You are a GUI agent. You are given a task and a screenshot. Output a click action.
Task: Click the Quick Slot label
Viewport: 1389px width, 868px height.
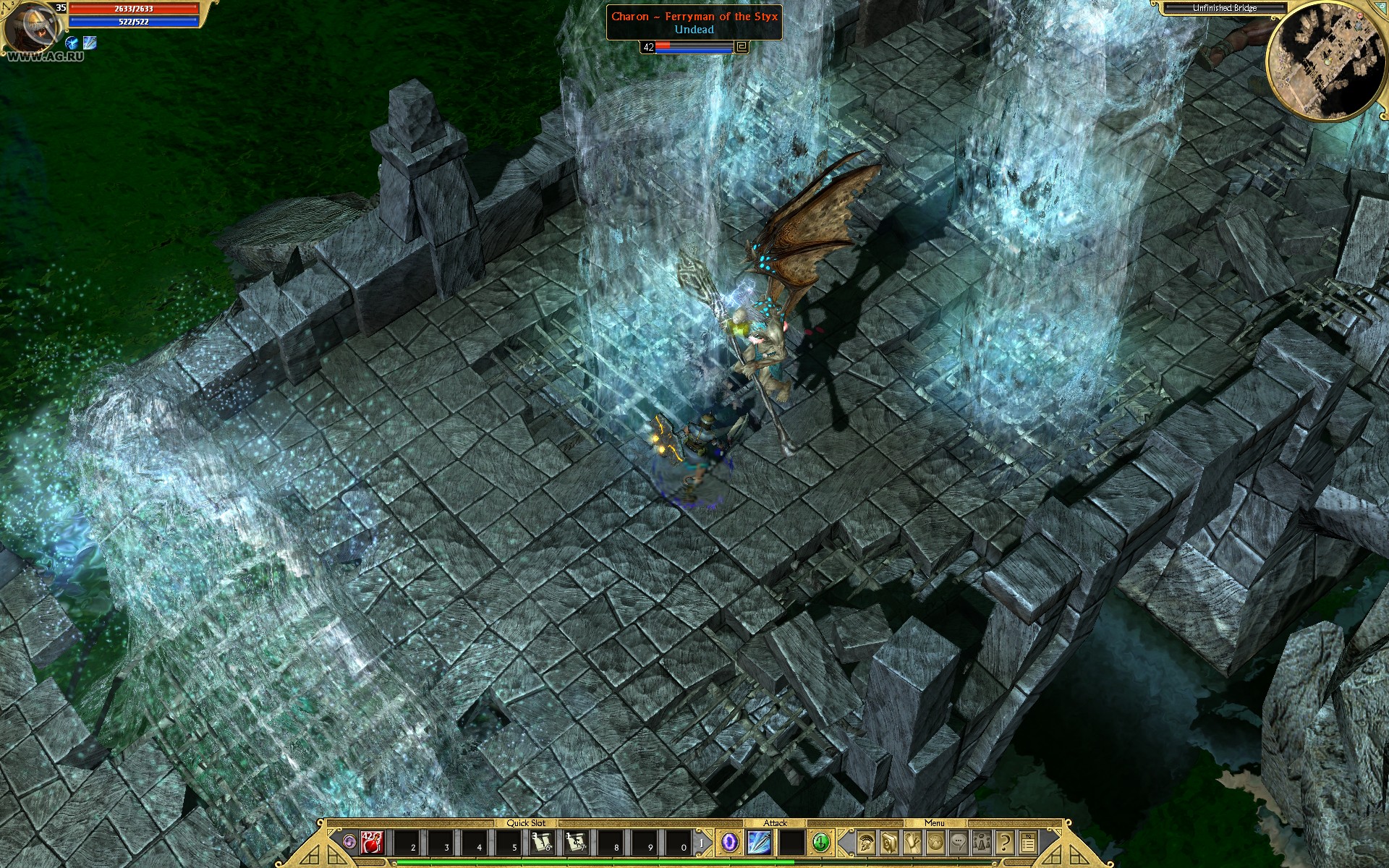point(527,822)
